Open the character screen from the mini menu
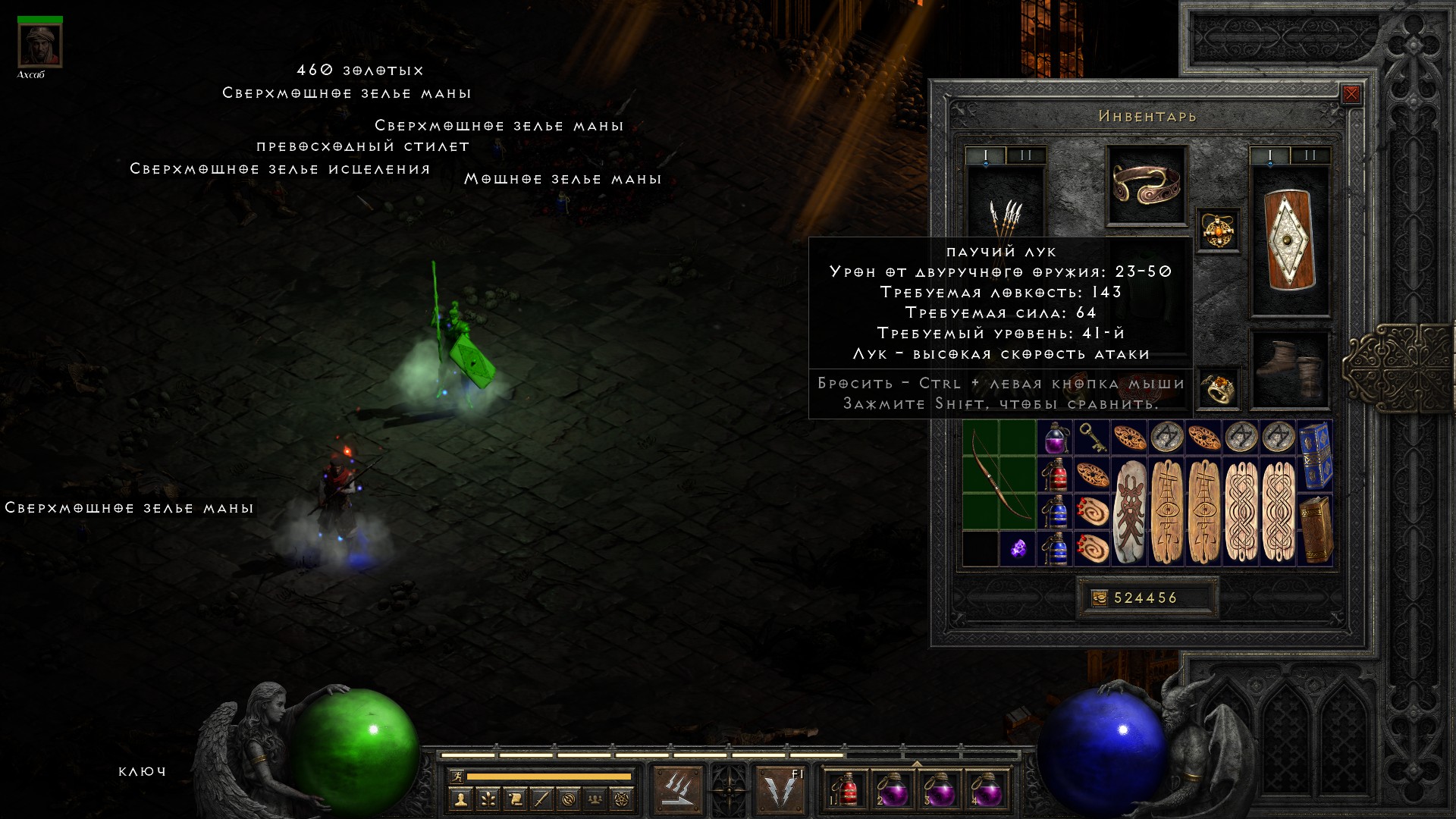 pos(460,799)
